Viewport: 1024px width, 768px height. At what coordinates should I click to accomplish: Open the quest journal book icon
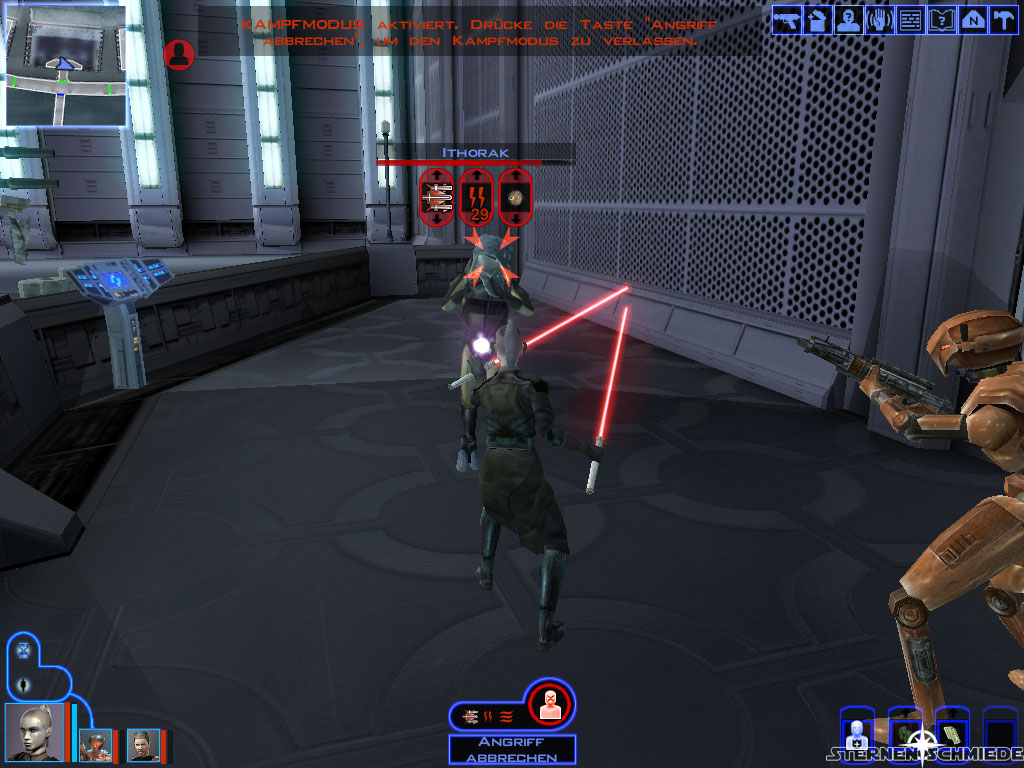(x=942, y=19)
